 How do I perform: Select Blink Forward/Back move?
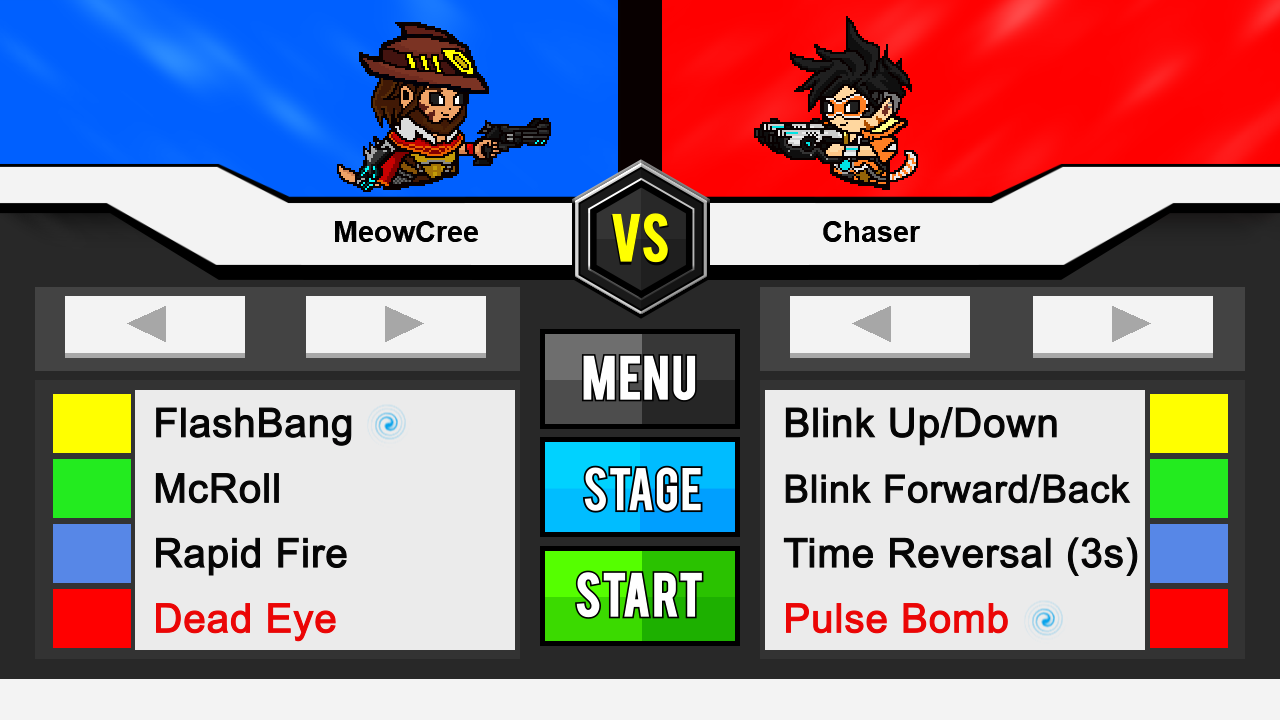[x=957, y=489]
